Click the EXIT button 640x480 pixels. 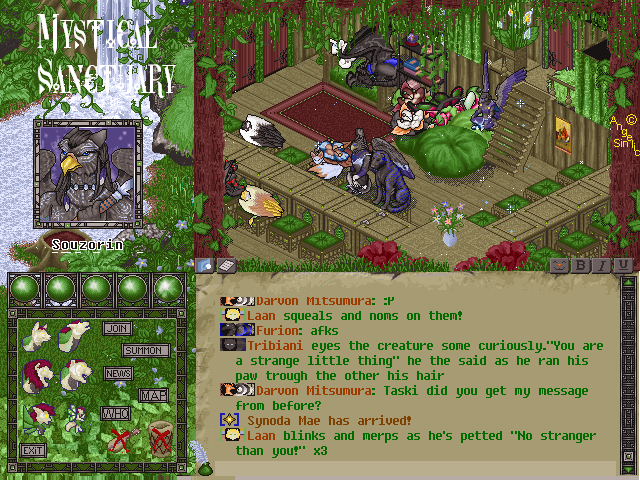tap(33, 450)
